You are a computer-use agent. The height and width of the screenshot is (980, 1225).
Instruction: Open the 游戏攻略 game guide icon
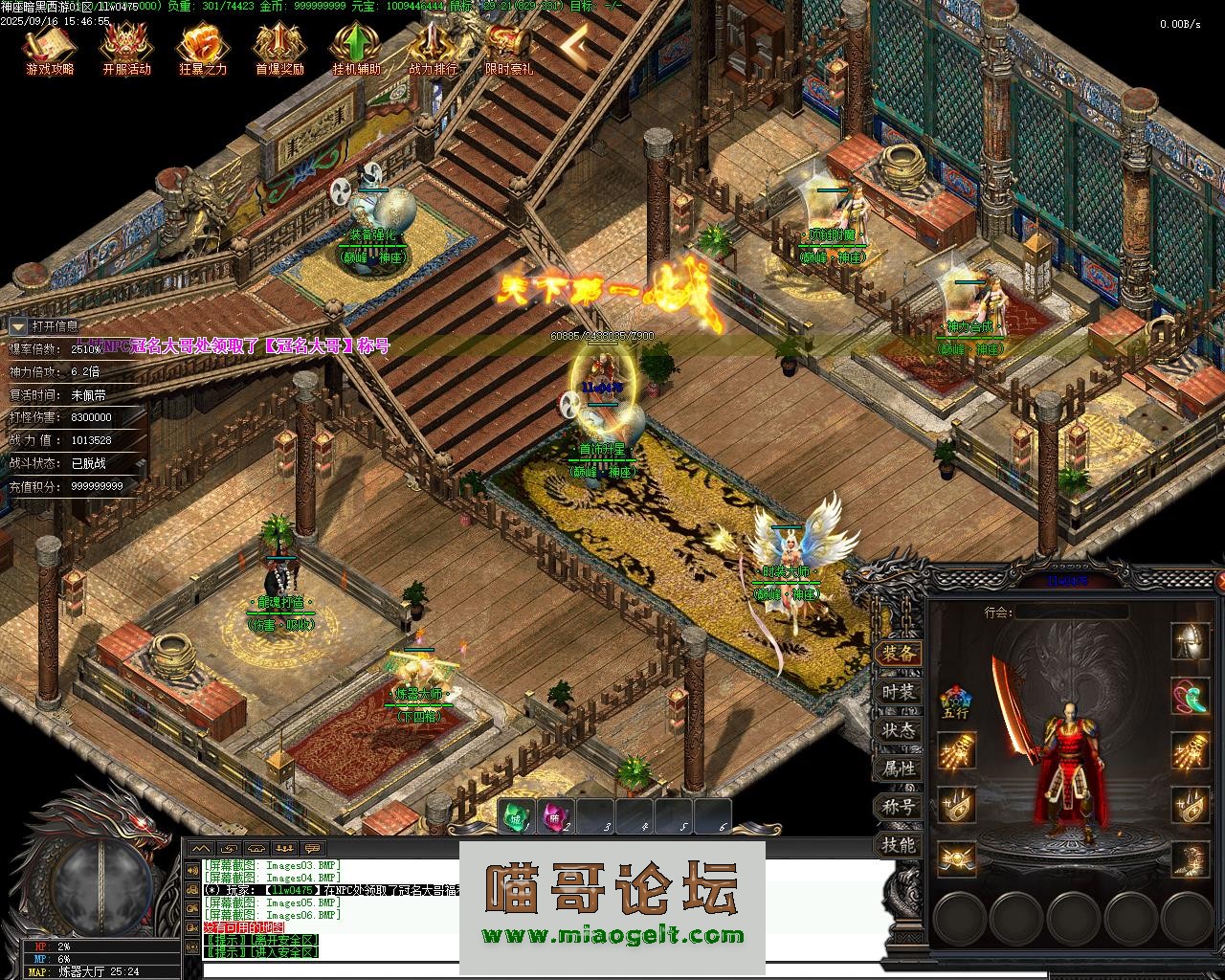[x=50, y=48]
